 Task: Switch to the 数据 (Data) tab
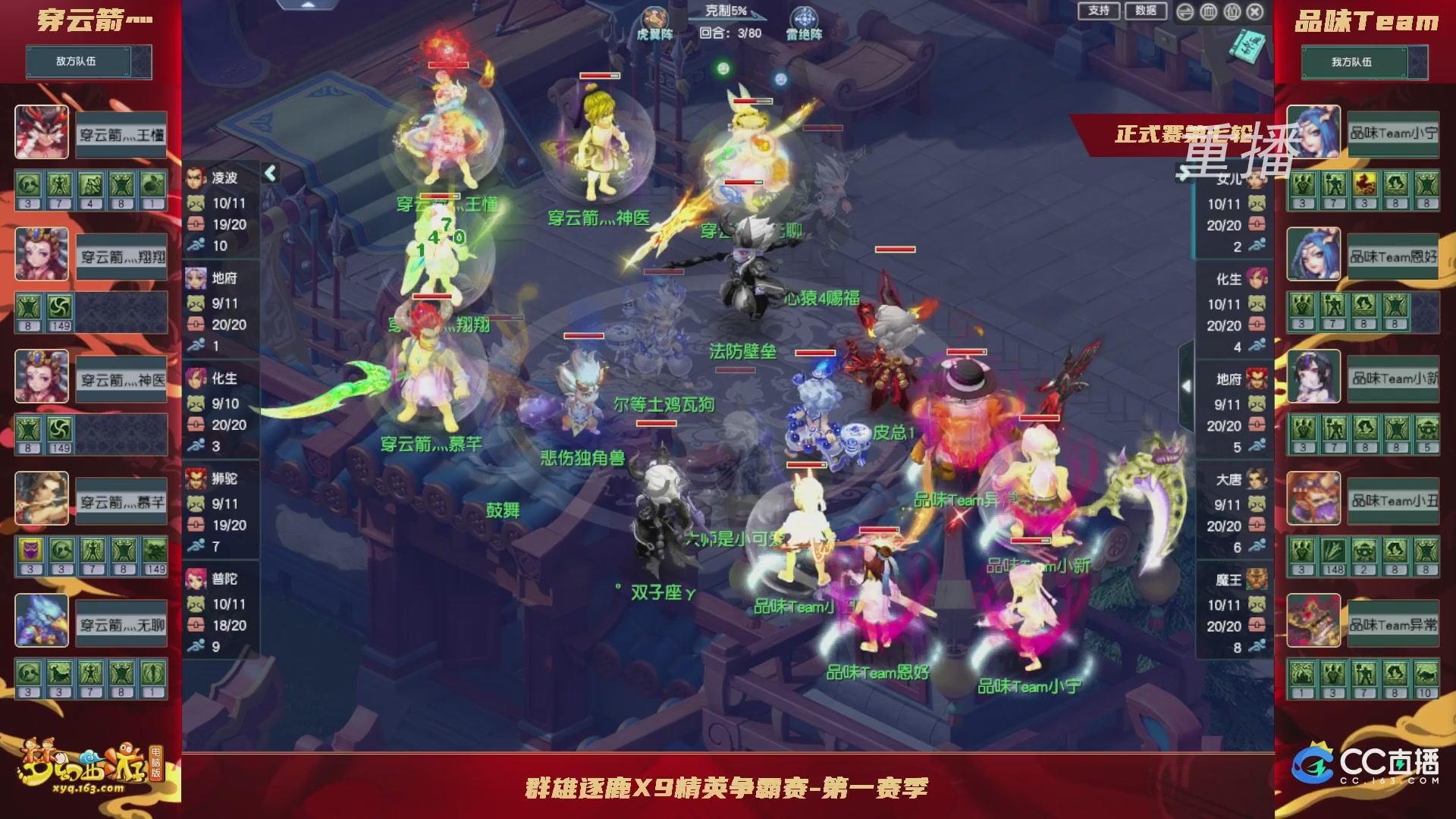pyautogui.click(x=1147, y=11)
